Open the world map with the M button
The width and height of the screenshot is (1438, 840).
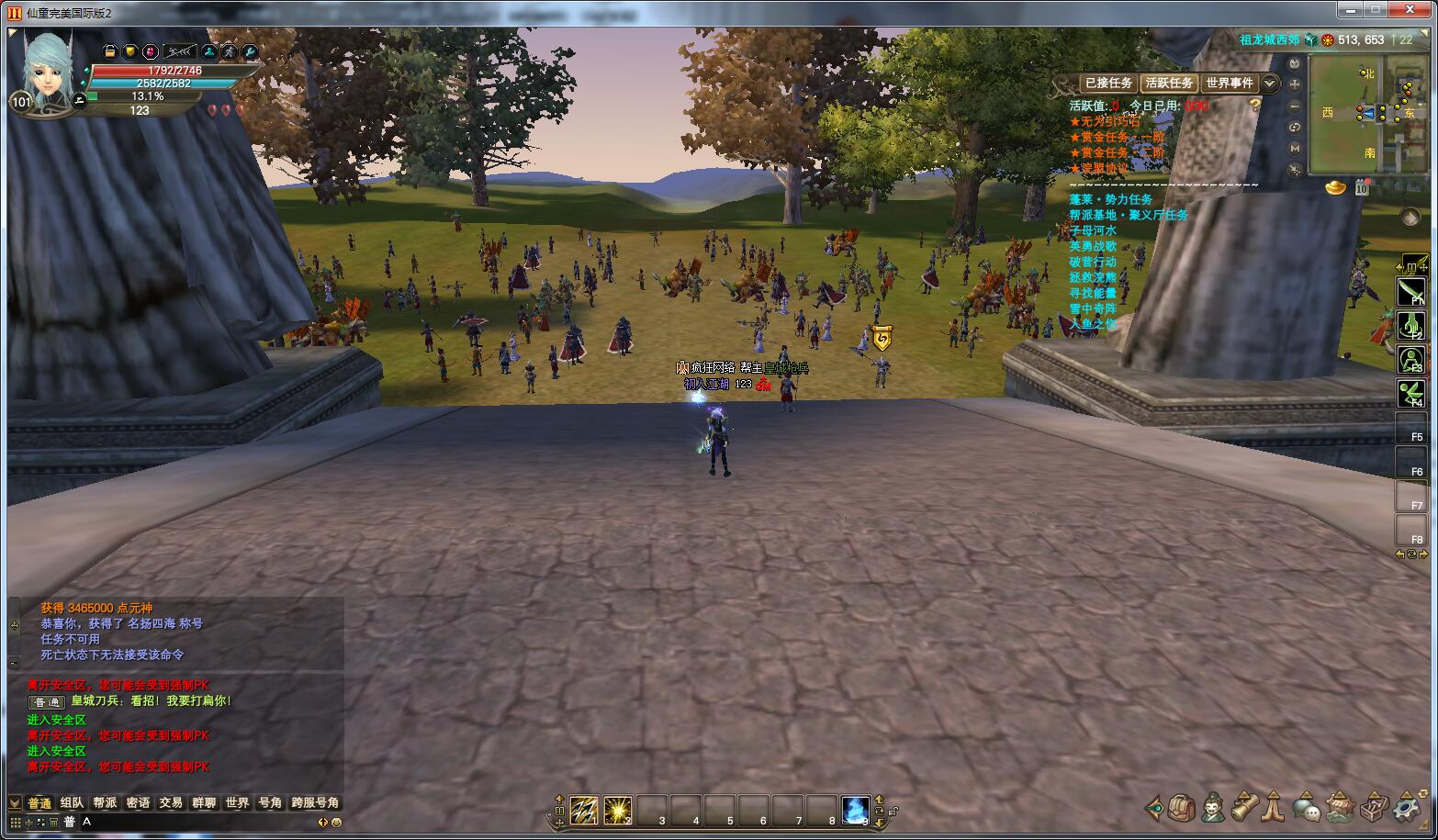[1295, 148]
